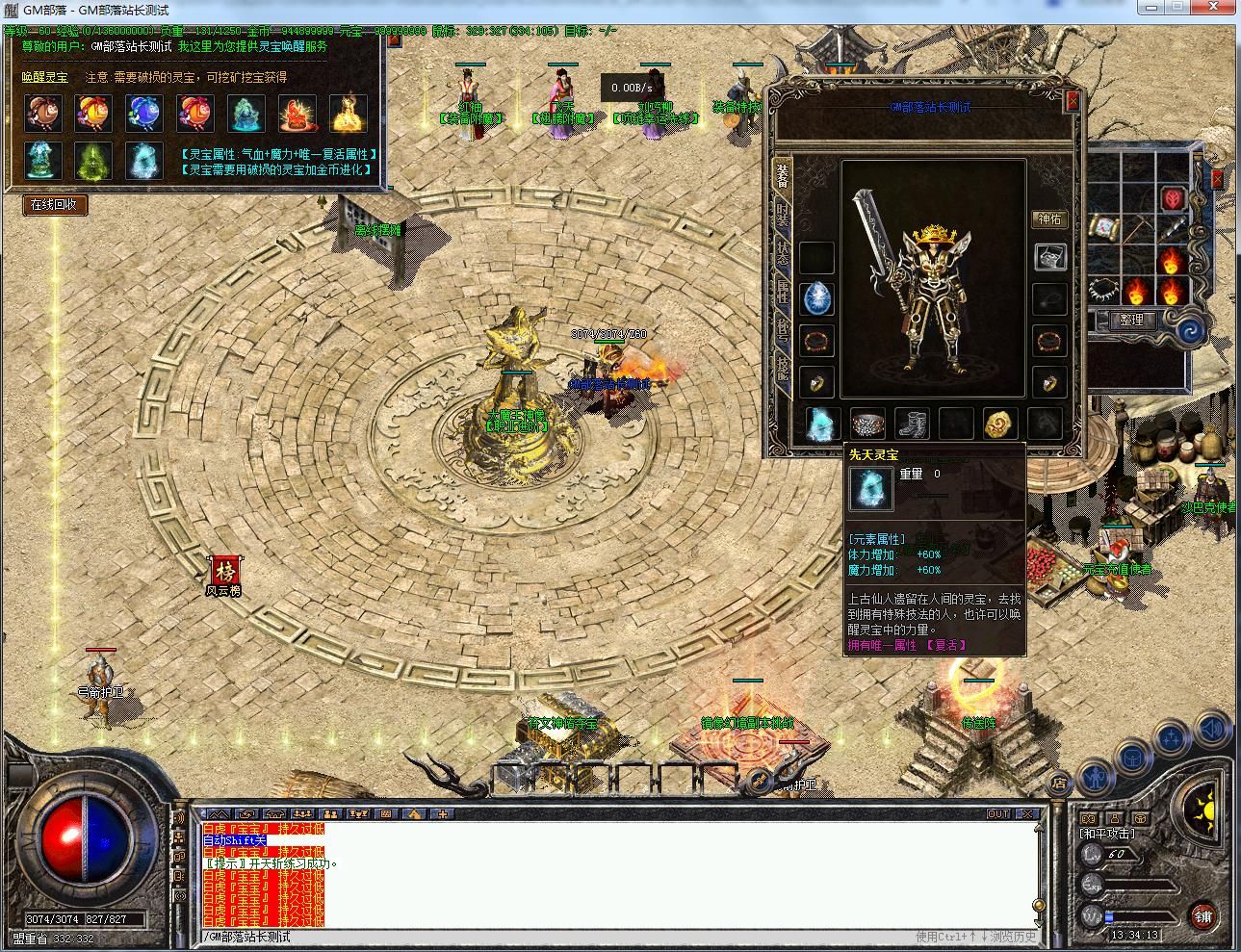Show the 属性 attributes tab
Viewport: 1241px width, 952px height.
783,293
